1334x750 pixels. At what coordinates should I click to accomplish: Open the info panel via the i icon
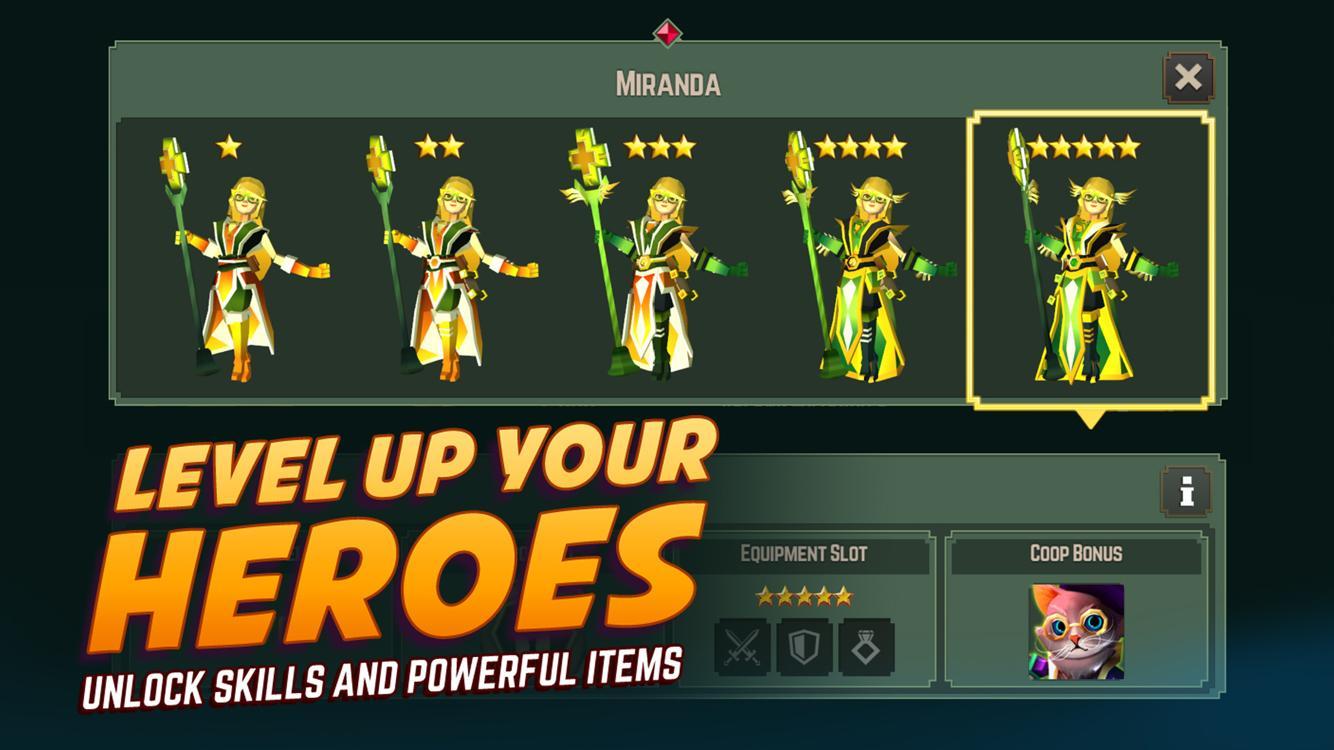pyautogui.click(x=1185, y=490)
